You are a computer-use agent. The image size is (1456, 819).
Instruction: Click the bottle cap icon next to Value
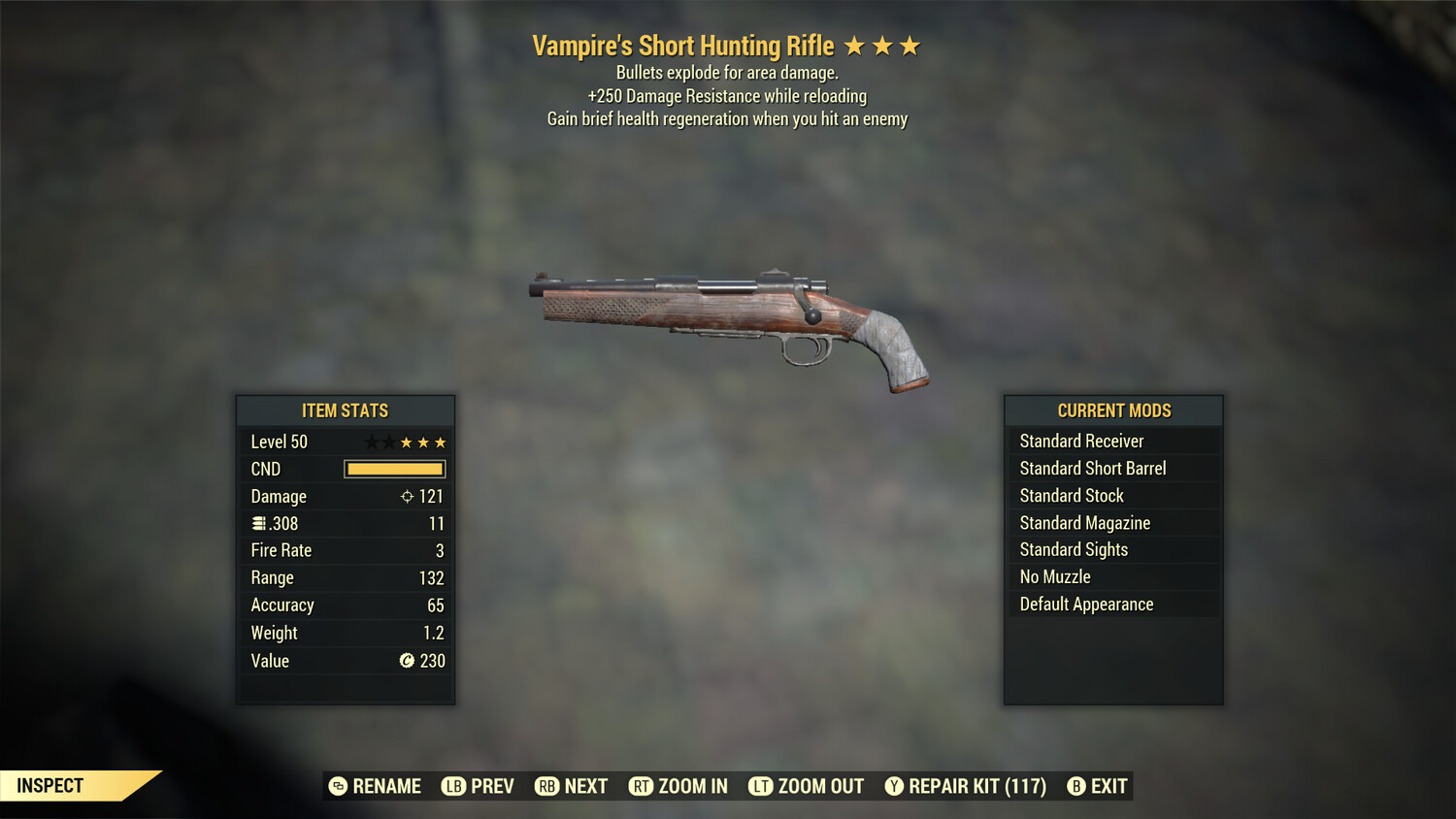407,661
